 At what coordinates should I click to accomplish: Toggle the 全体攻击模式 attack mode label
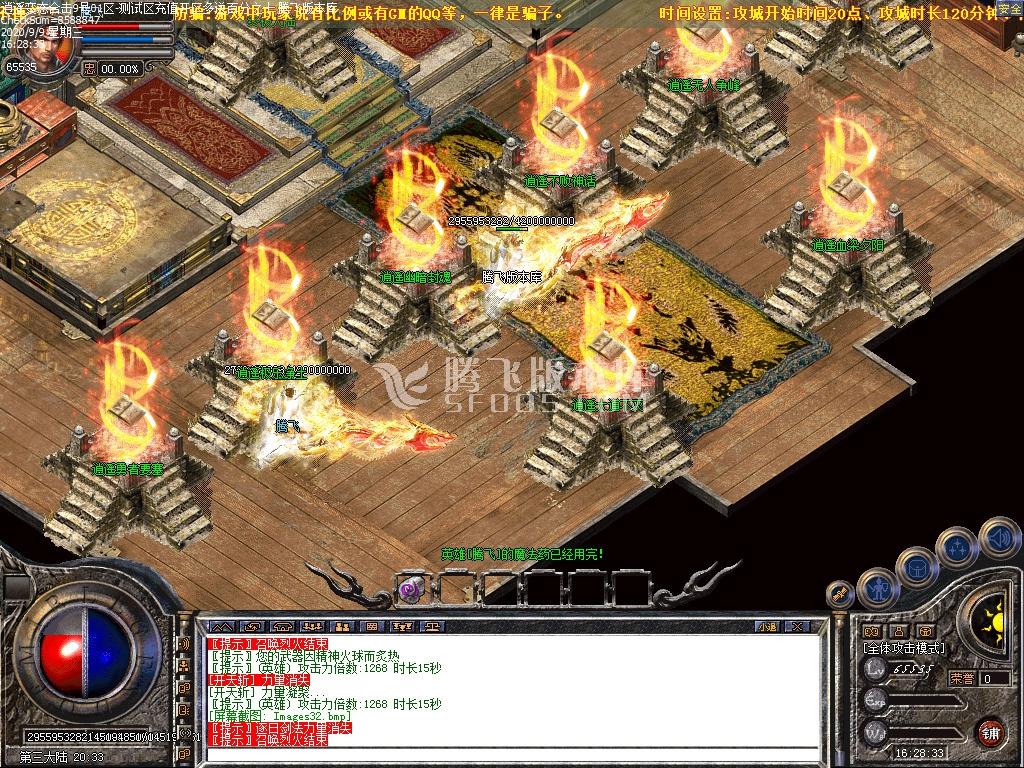pyautogui.click(x=903, y=648)
